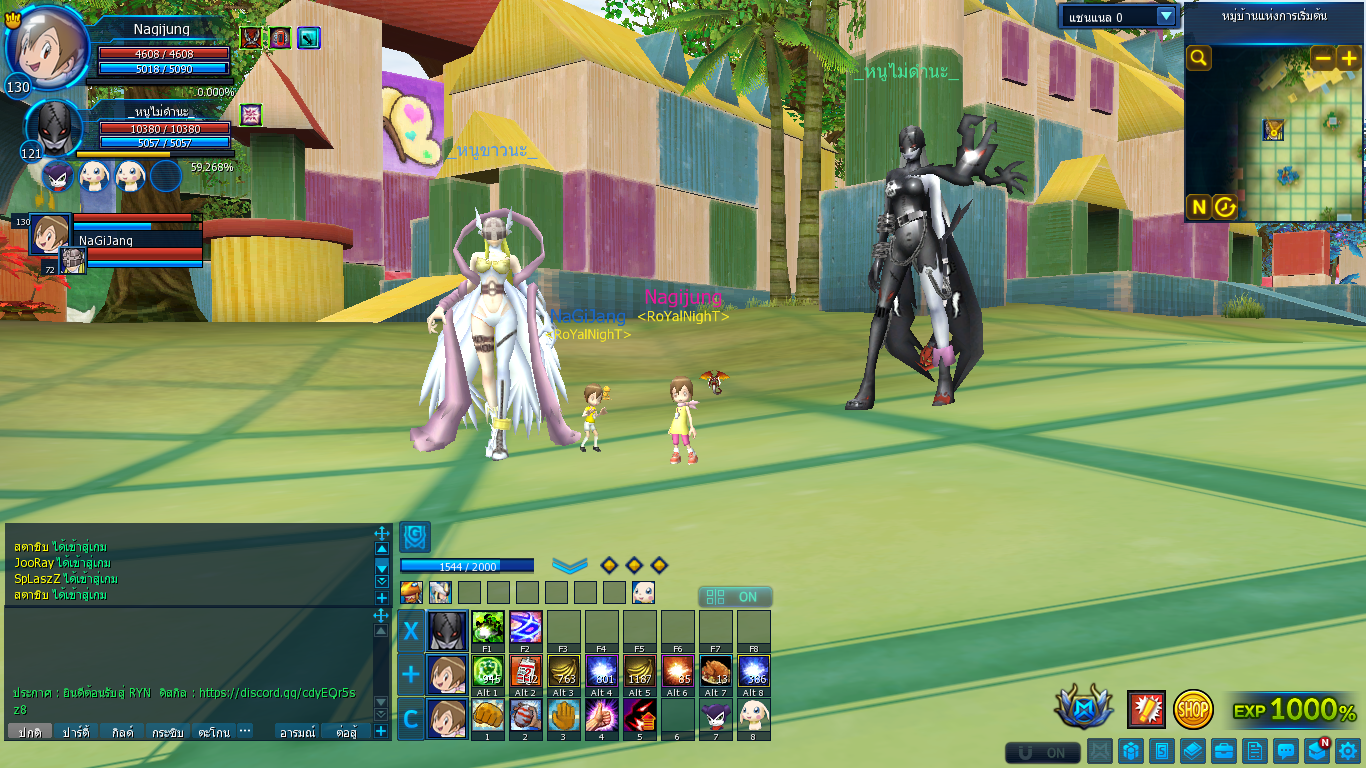This screenshot has width=1366, height=768.
Task: Activate the thumbs-up emote in slot 4
Action: [601, 714]
